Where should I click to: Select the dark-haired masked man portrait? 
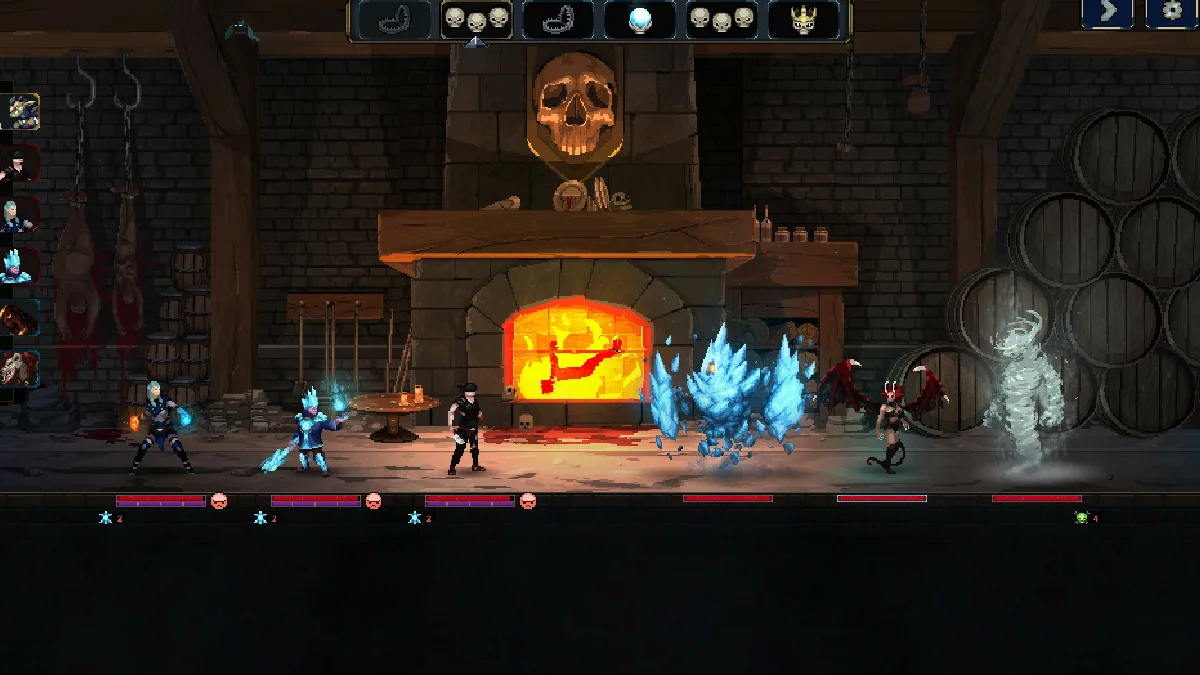20,163
